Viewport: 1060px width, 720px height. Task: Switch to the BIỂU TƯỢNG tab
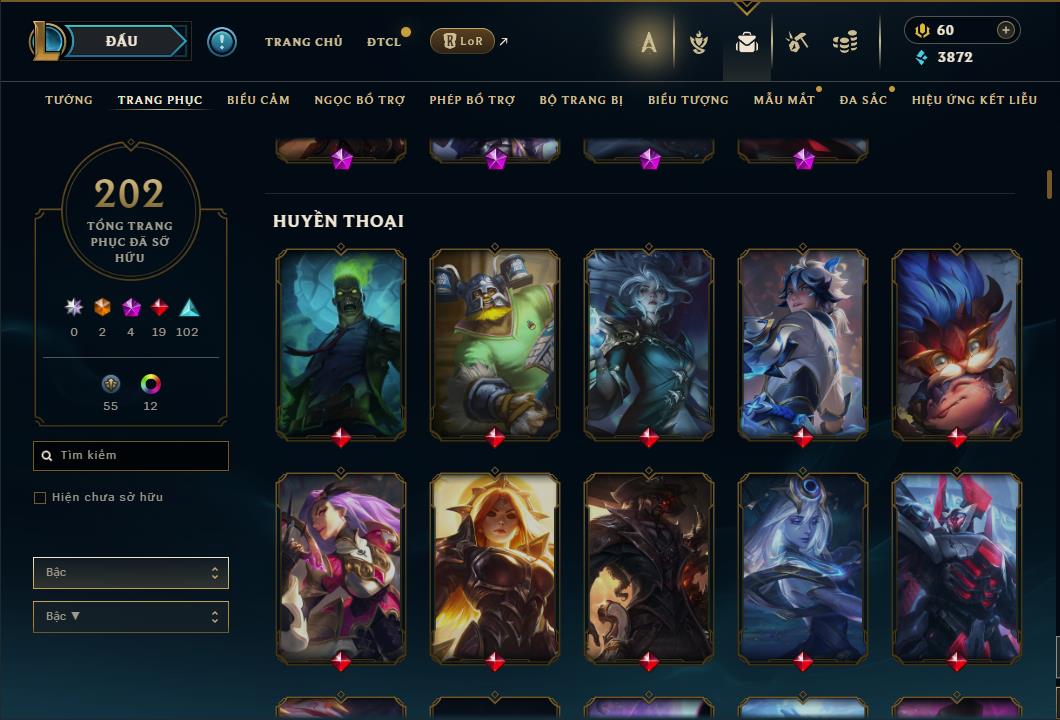point(688,100)
